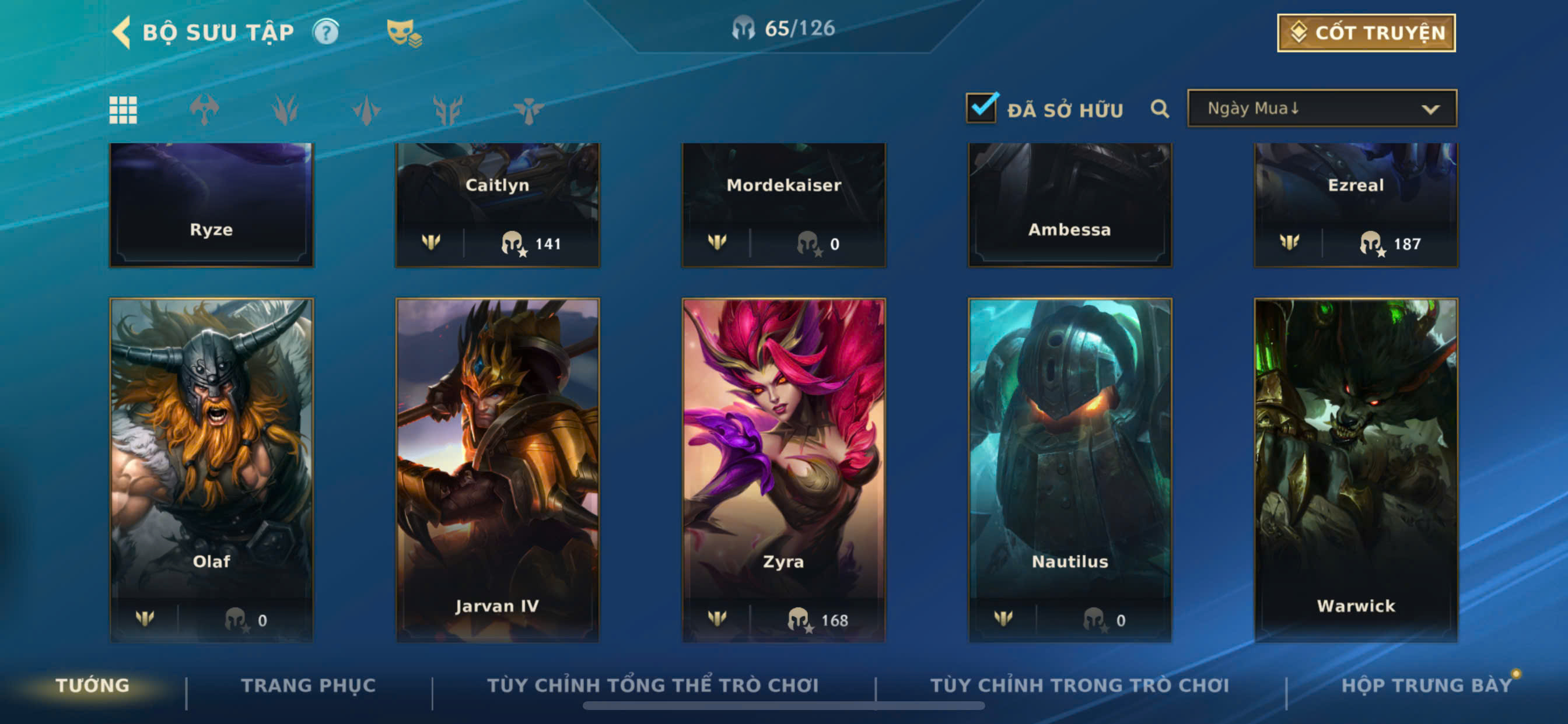Screen dimensions: 1568x724
Task: Open the champion search magnifier
Action: (1160, 110)
